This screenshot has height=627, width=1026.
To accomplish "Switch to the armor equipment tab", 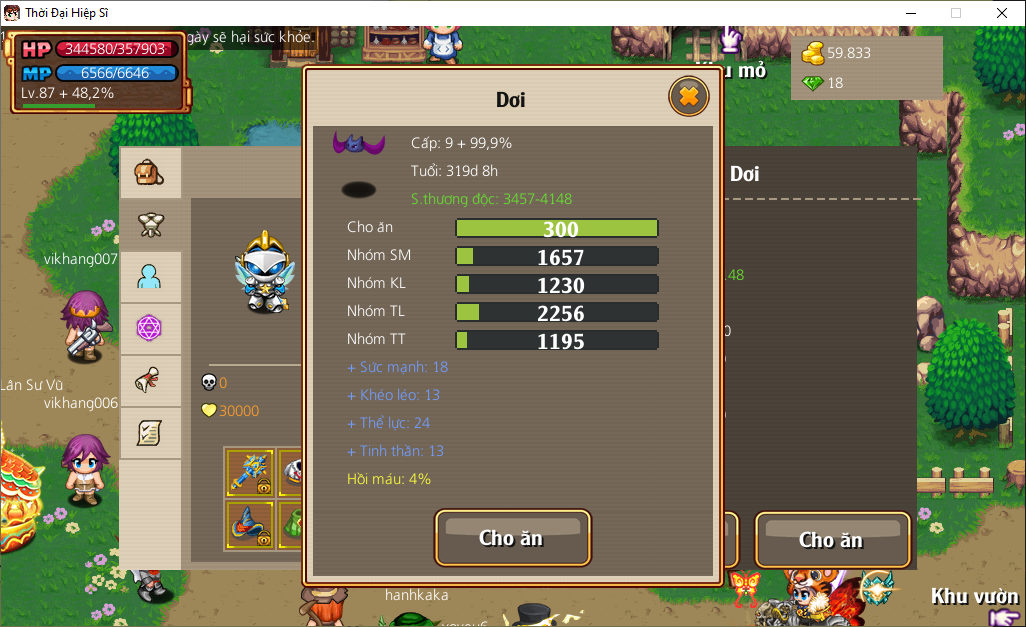I will pyautogui.click(x=150, y=225).
